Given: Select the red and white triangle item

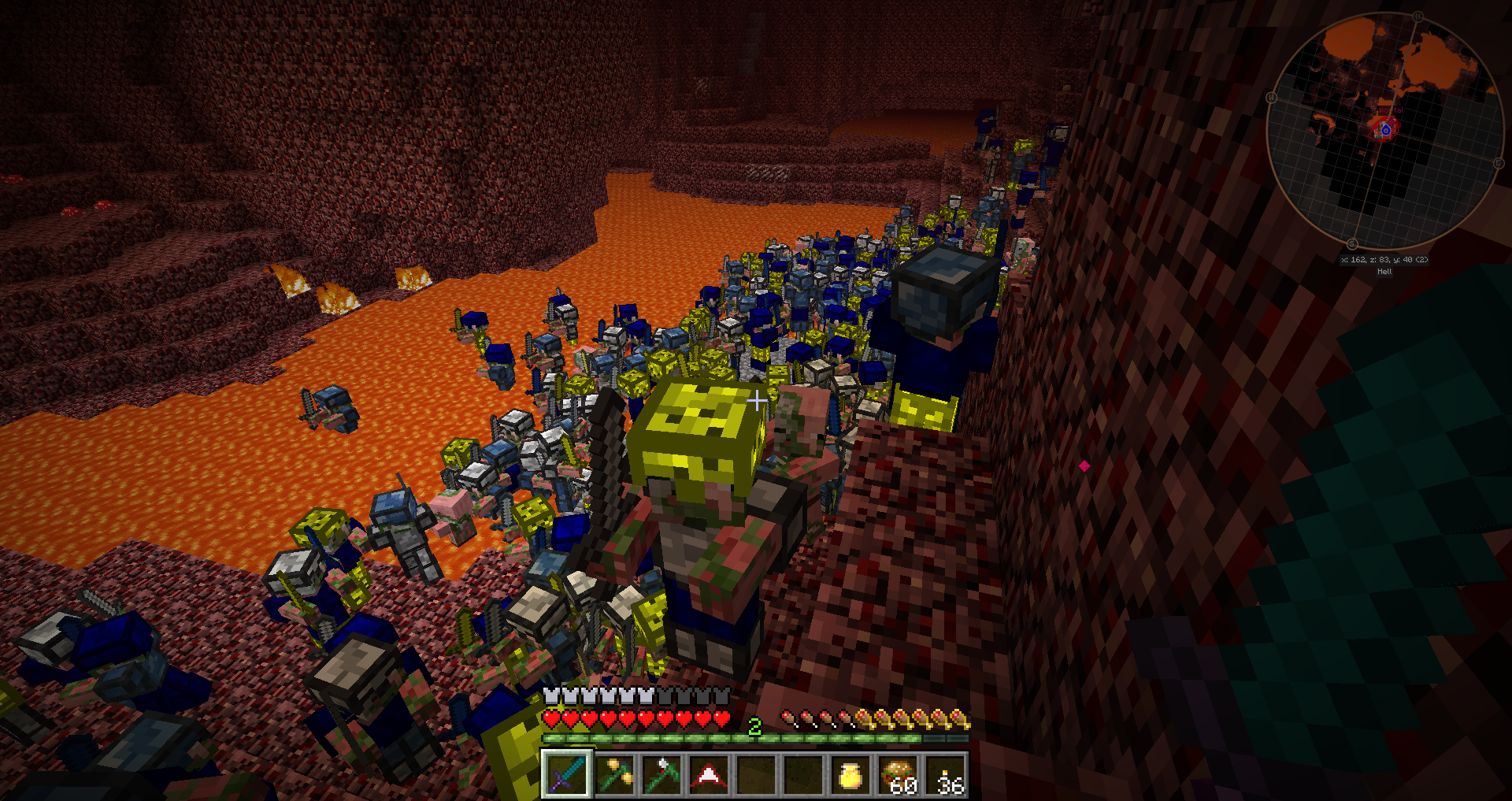Looking at the screenshot, I should [x=709, y=774].
